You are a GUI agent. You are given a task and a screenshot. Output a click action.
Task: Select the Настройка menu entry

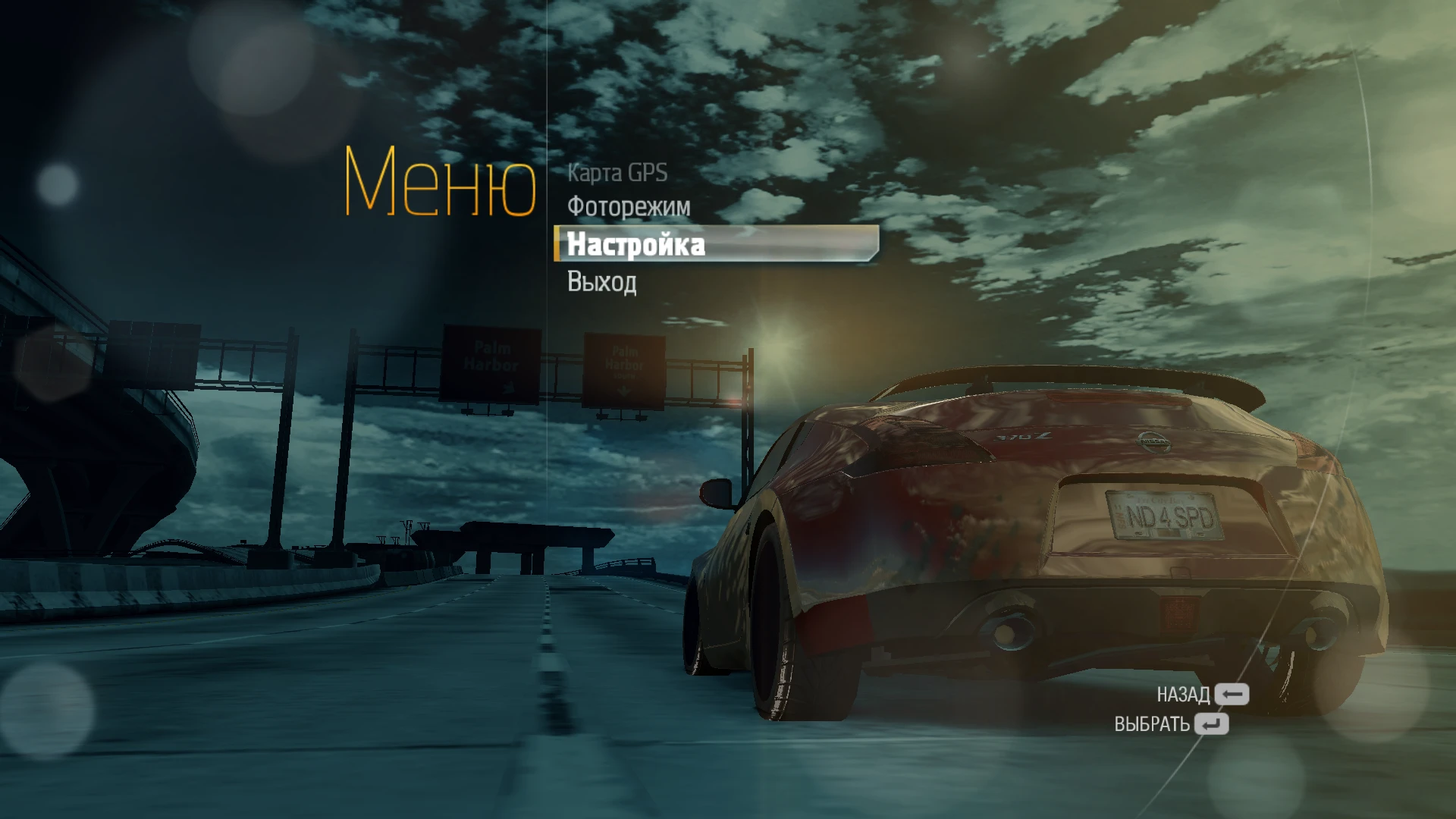click(639, 244)
